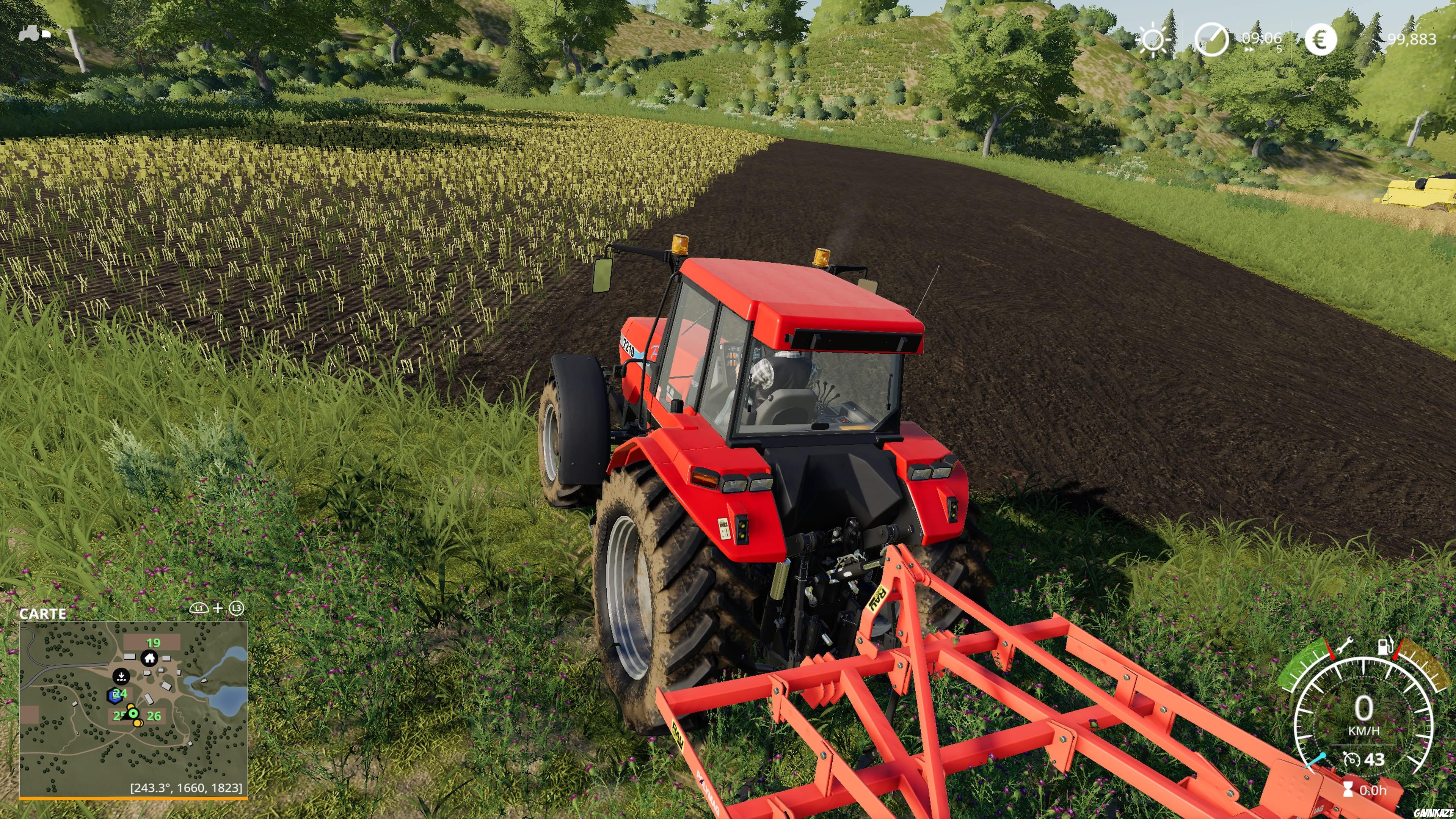Select the blue hexagon marker on the minimap
The image size is (1456, 819).
tap(115, 697)
